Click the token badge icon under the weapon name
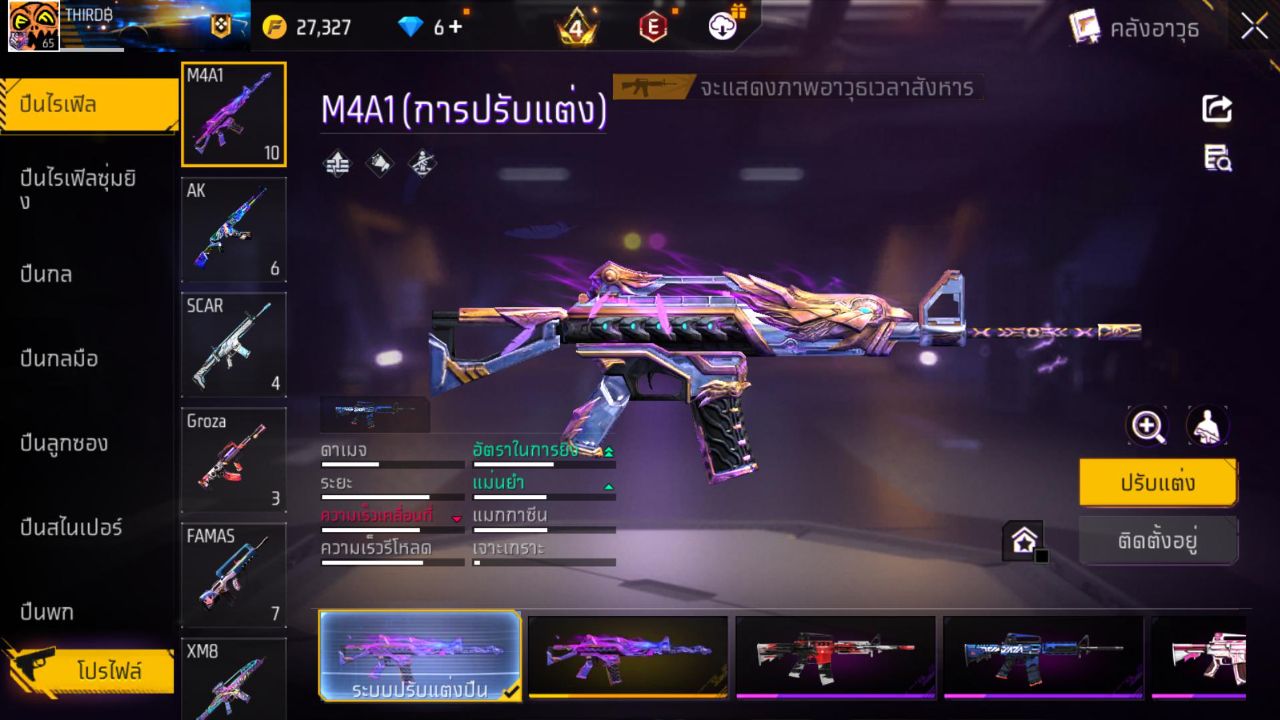This screenshot has height=720, width=1280. click(379, 163)
